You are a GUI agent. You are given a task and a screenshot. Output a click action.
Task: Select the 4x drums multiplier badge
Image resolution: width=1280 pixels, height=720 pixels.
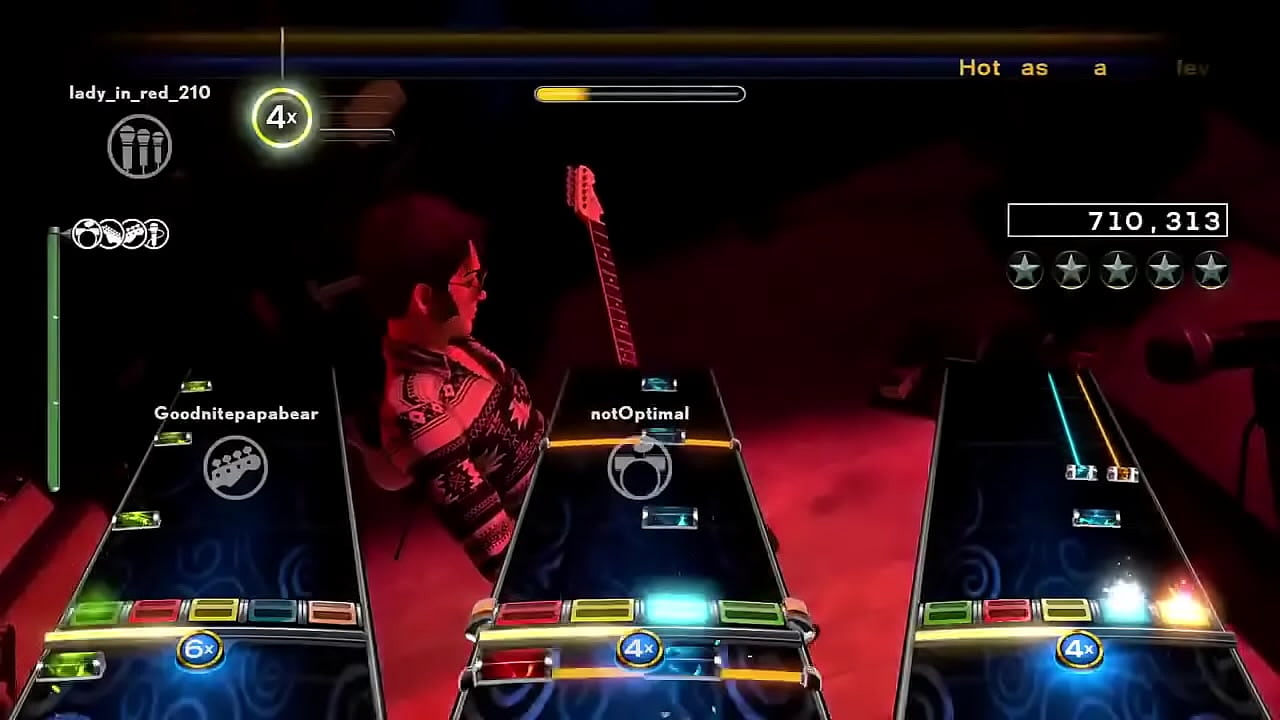637,647
